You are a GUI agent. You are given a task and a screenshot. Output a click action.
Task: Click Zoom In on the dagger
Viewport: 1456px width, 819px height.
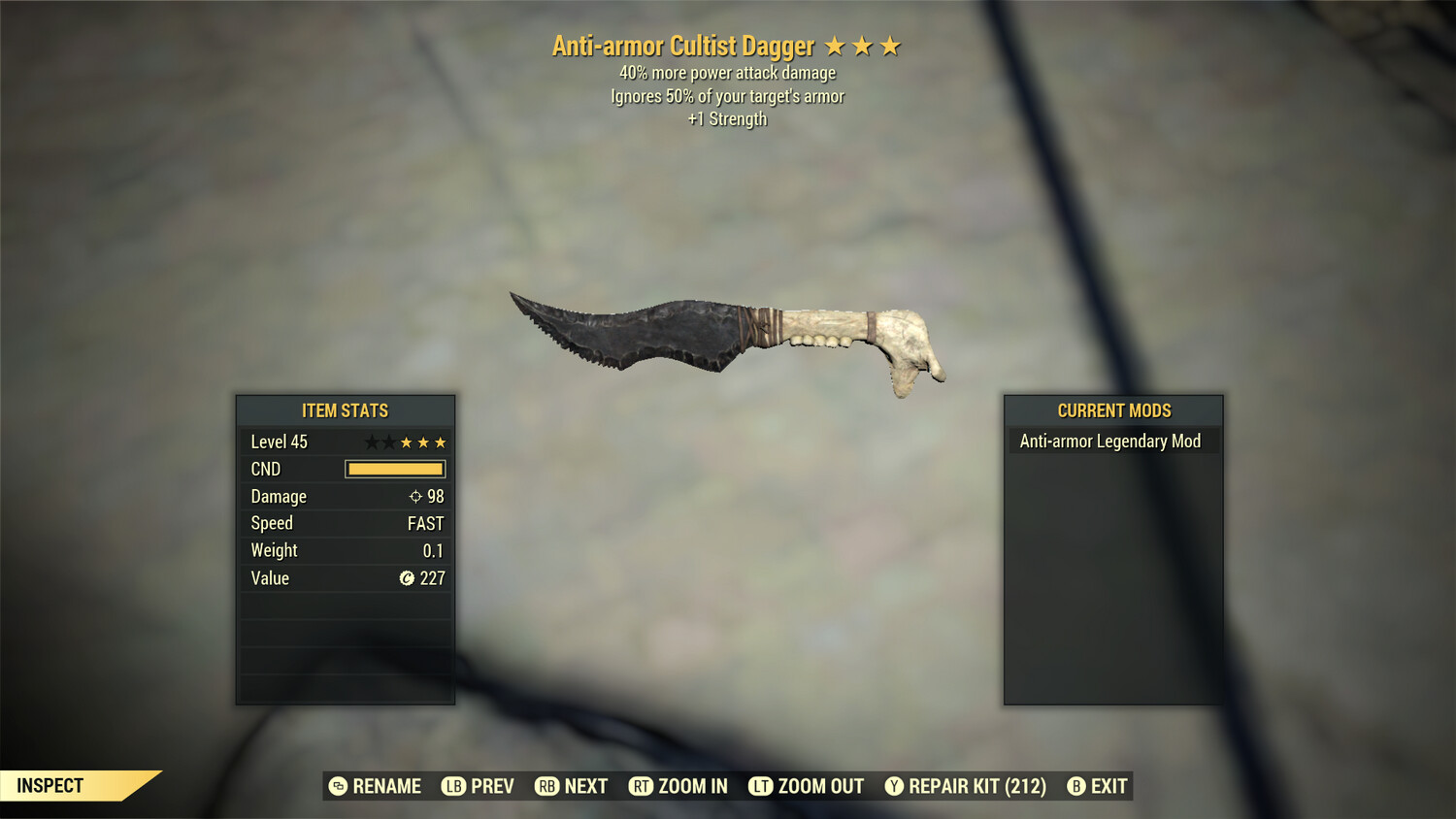678,786
